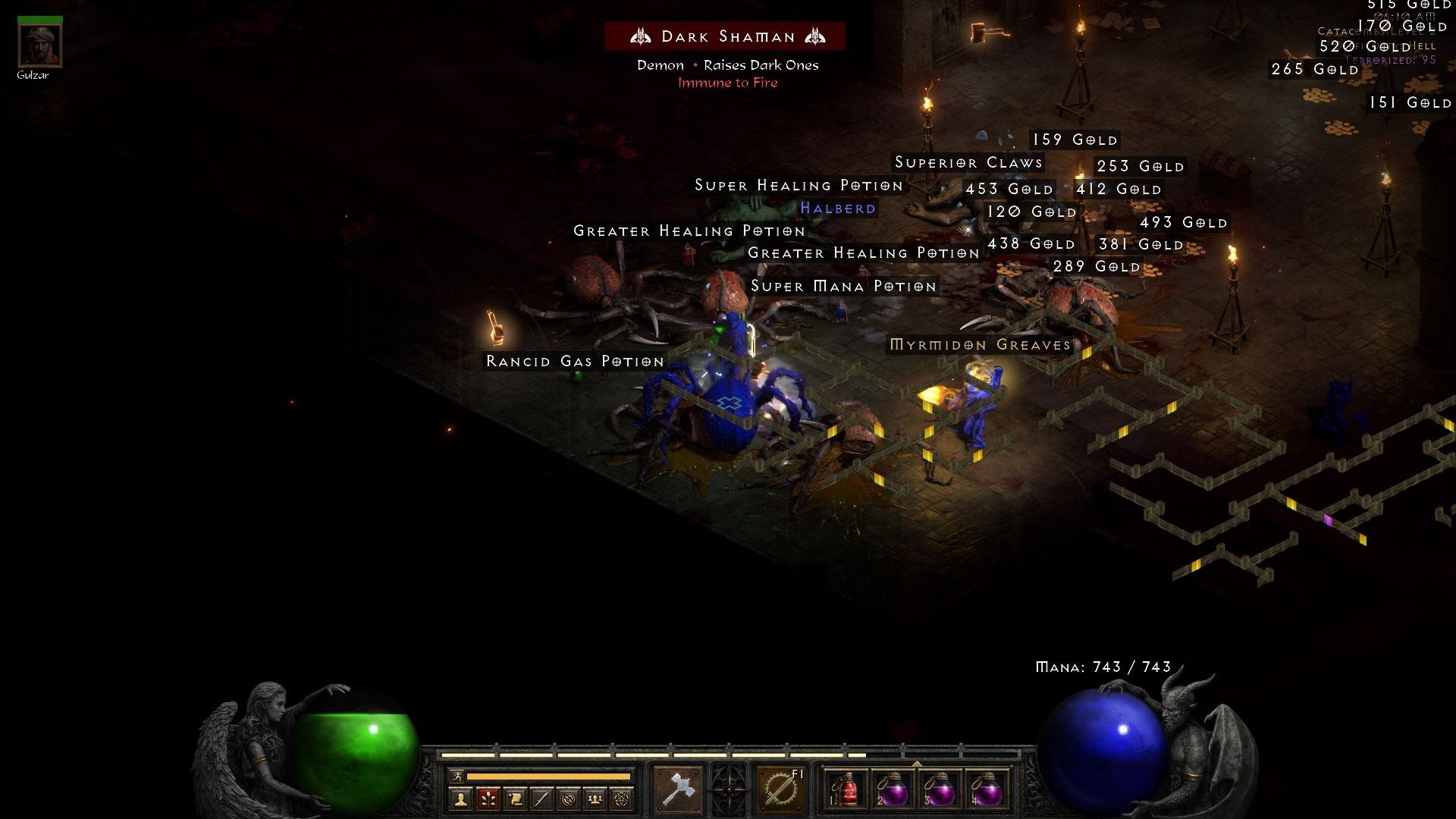Pick up the 515 Gold pile
The height and width of the screenshot is (819, 1456).
click(x=1412, y=6)
